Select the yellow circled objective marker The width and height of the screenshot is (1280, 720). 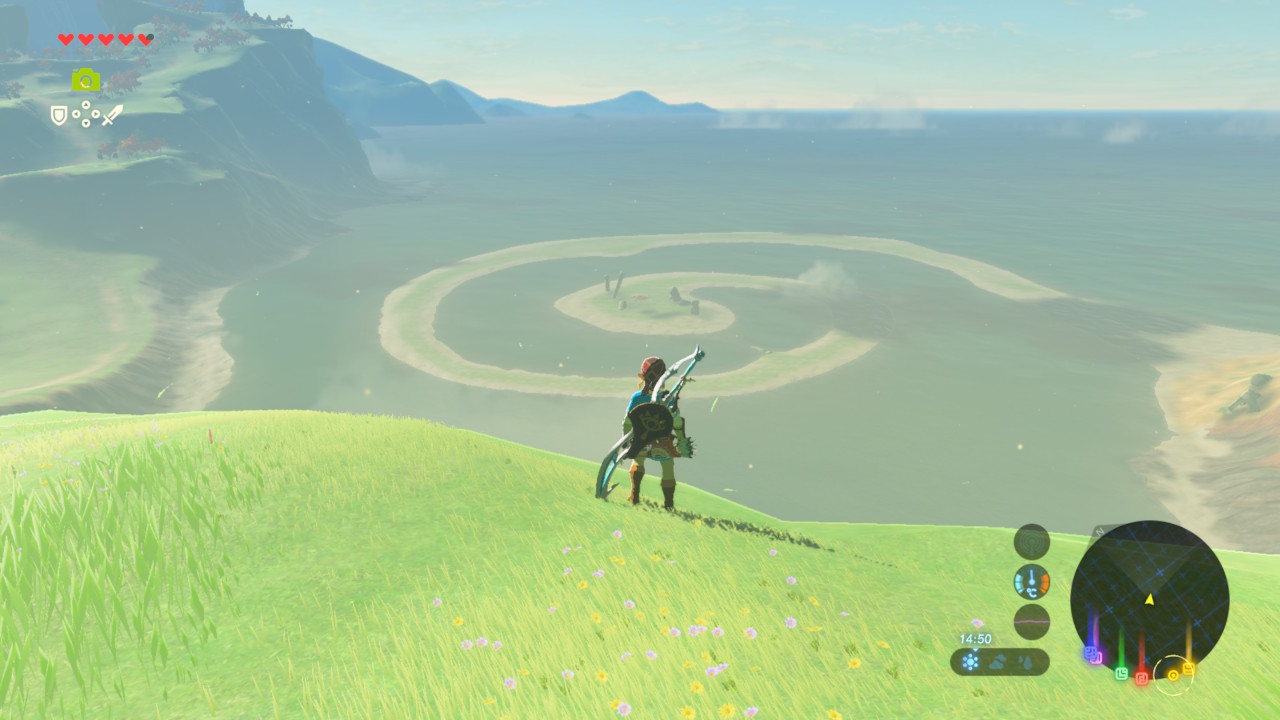tap(1172, 675)
